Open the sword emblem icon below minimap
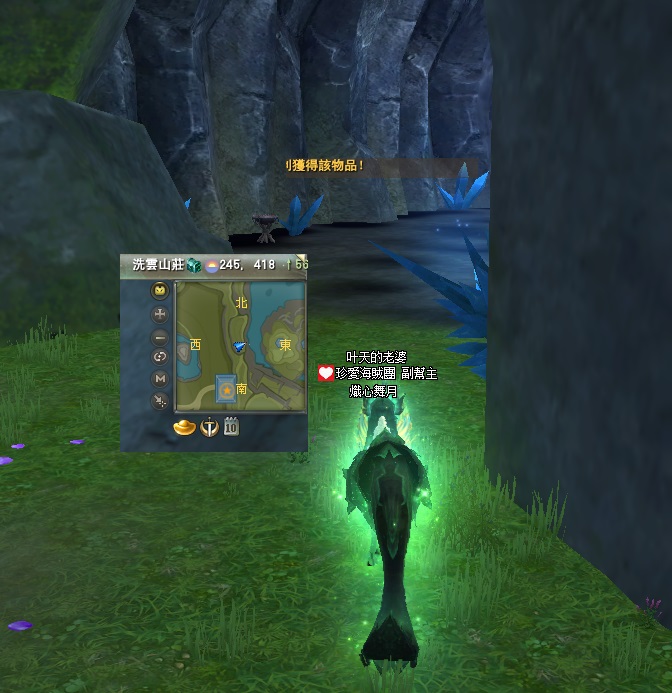 point(209,427)
